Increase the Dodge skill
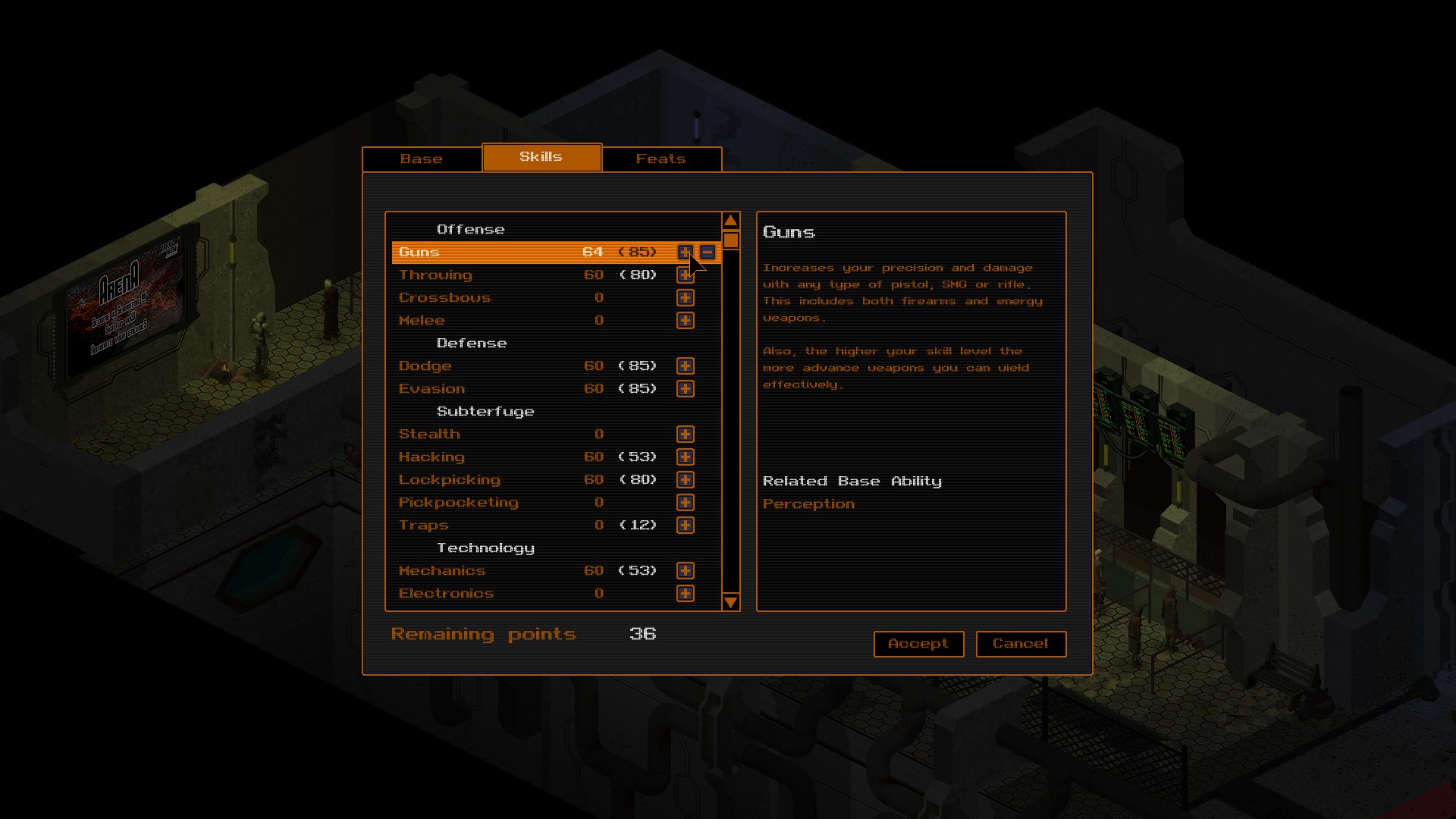Image resolution: width=1456 pixels, height=819 pixels. pyautogui.click(x=685, y=366)
